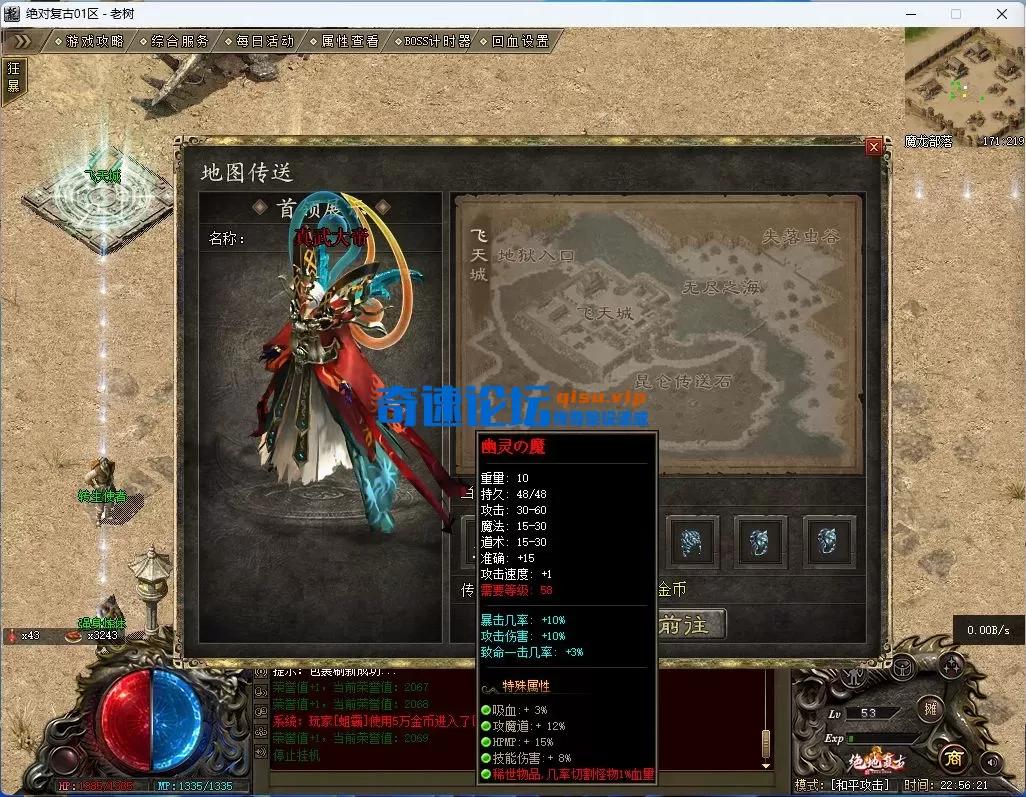Open the 摊 stall button
Screen dimensions: 1026x797
click(x=931, y=709)
